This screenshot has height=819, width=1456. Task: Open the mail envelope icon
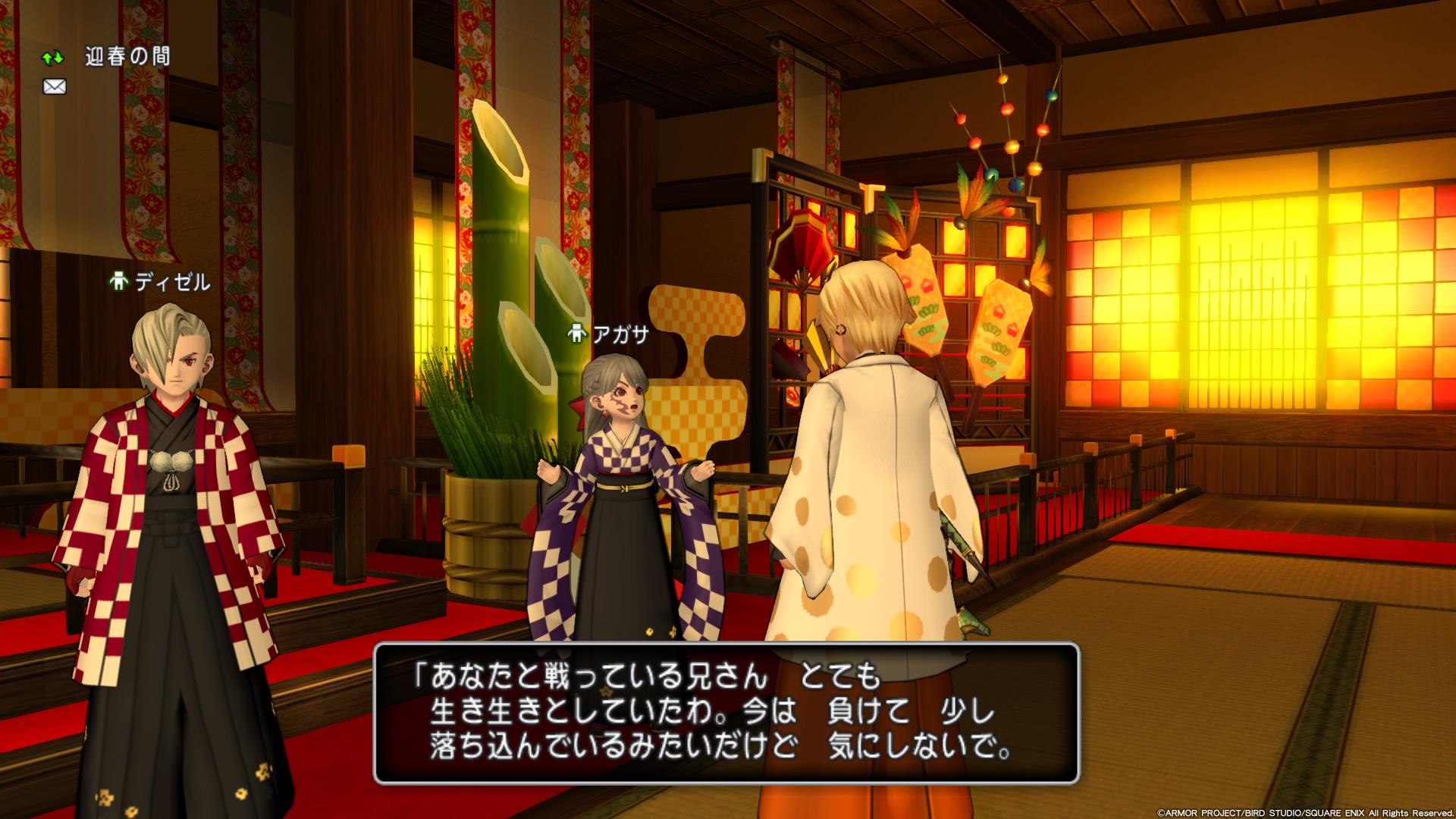pos(55,87)
